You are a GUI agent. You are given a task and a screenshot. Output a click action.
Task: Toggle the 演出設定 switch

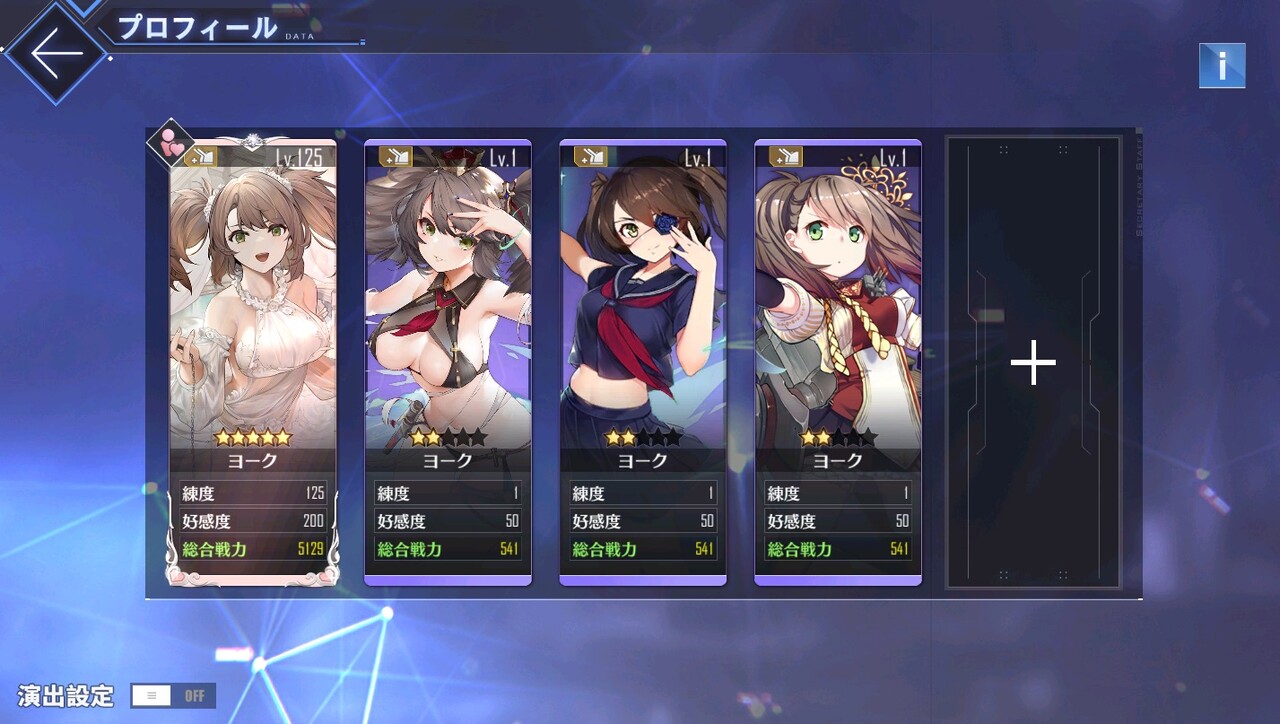tap(173, 696)
